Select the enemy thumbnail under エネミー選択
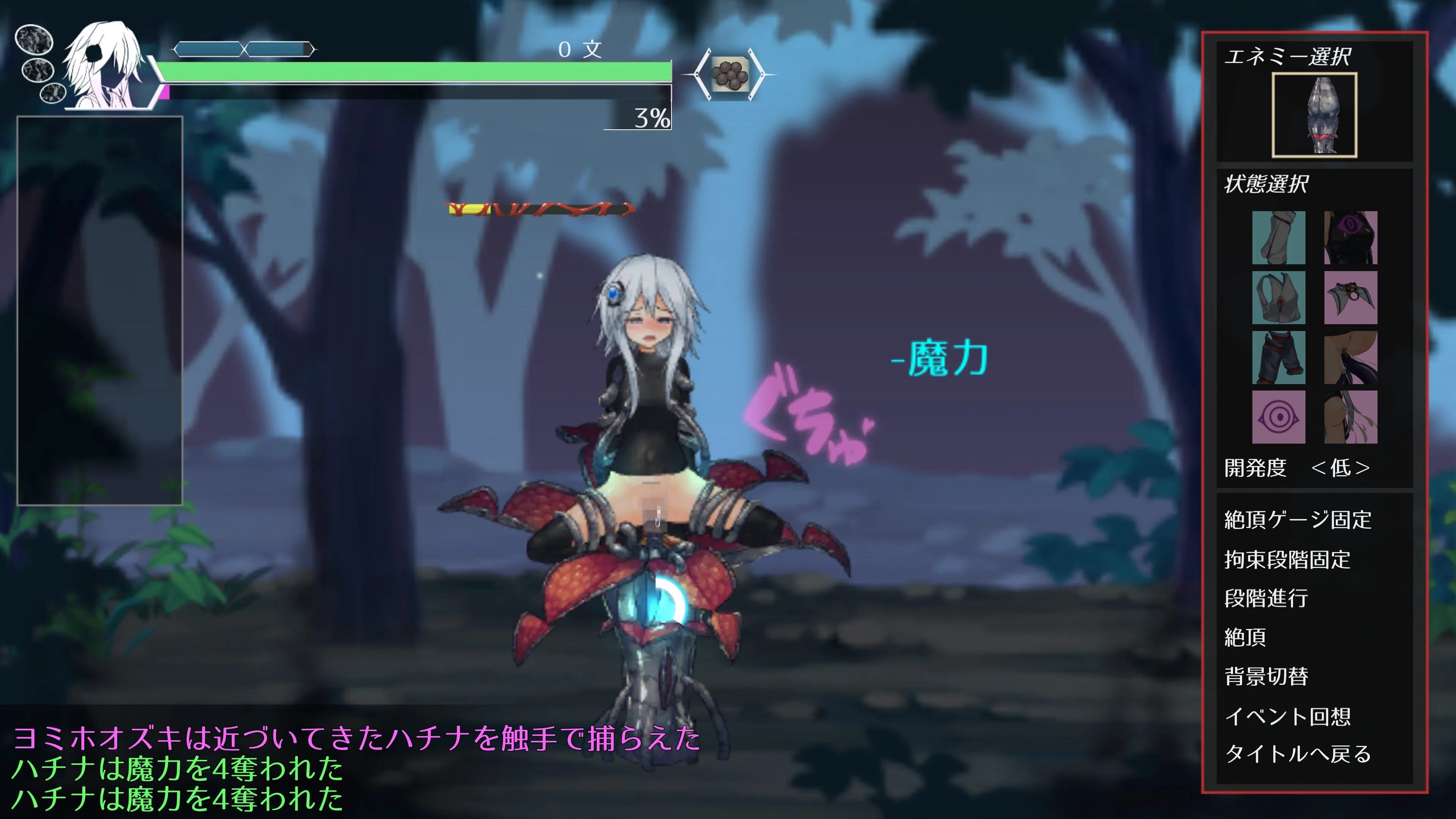The width and height of the screenshot is (1456, 819). pyautogui.click(x=1313, y=115)
